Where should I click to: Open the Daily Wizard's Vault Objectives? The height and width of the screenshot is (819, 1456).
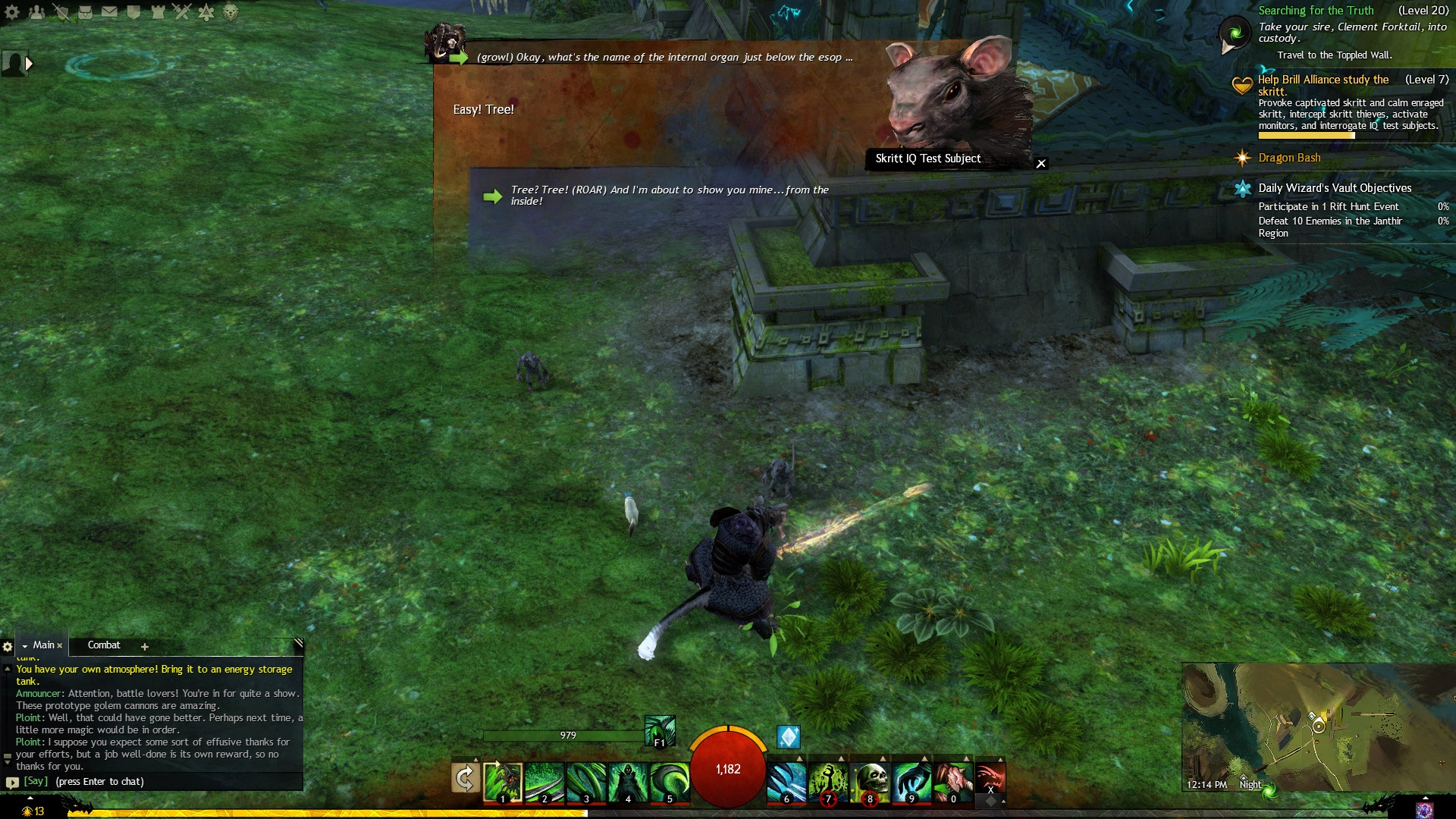1335,188
